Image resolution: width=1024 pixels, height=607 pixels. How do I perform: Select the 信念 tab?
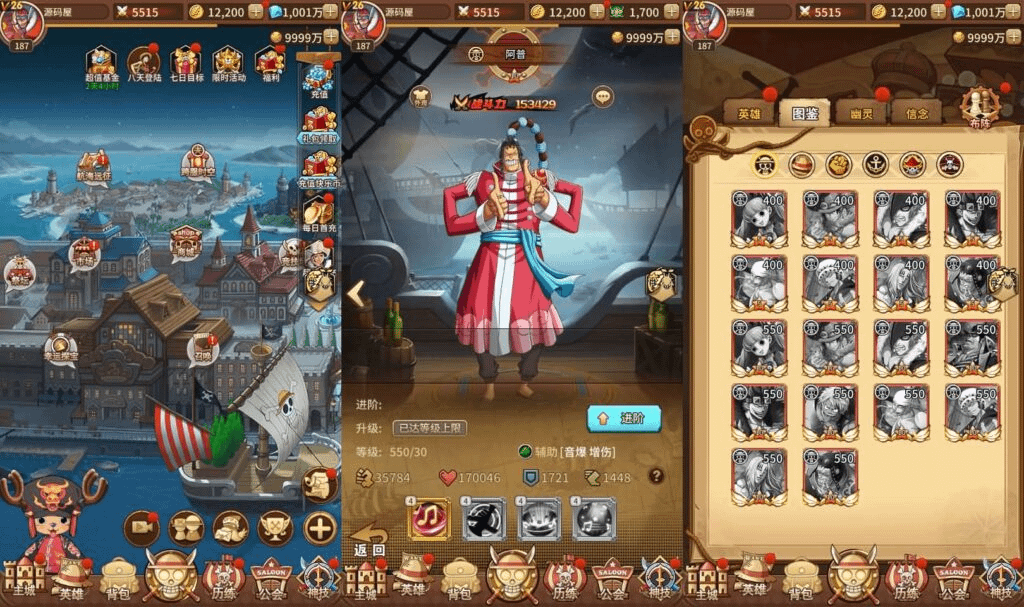(916, 112)
